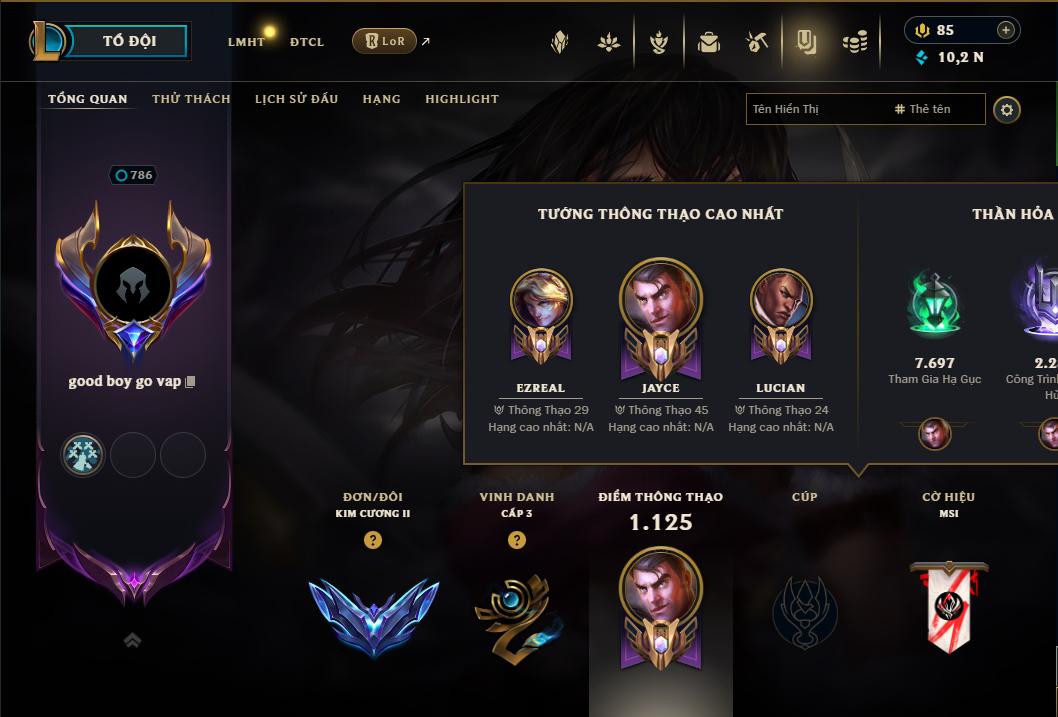
Task: Click the Ezreal mastery portrait
Action: [541, 301]
